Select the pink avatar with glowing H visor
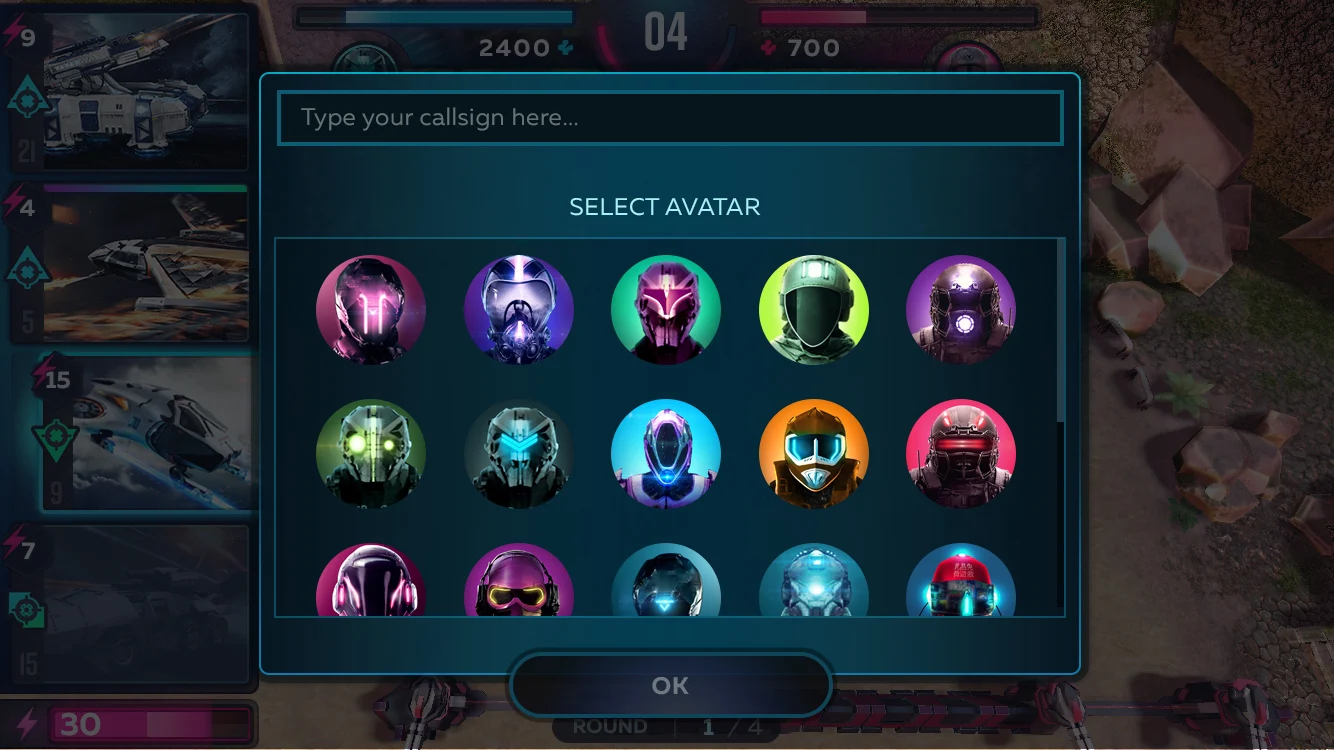Screen dimensions: 1334x750 tap(371, 310)
